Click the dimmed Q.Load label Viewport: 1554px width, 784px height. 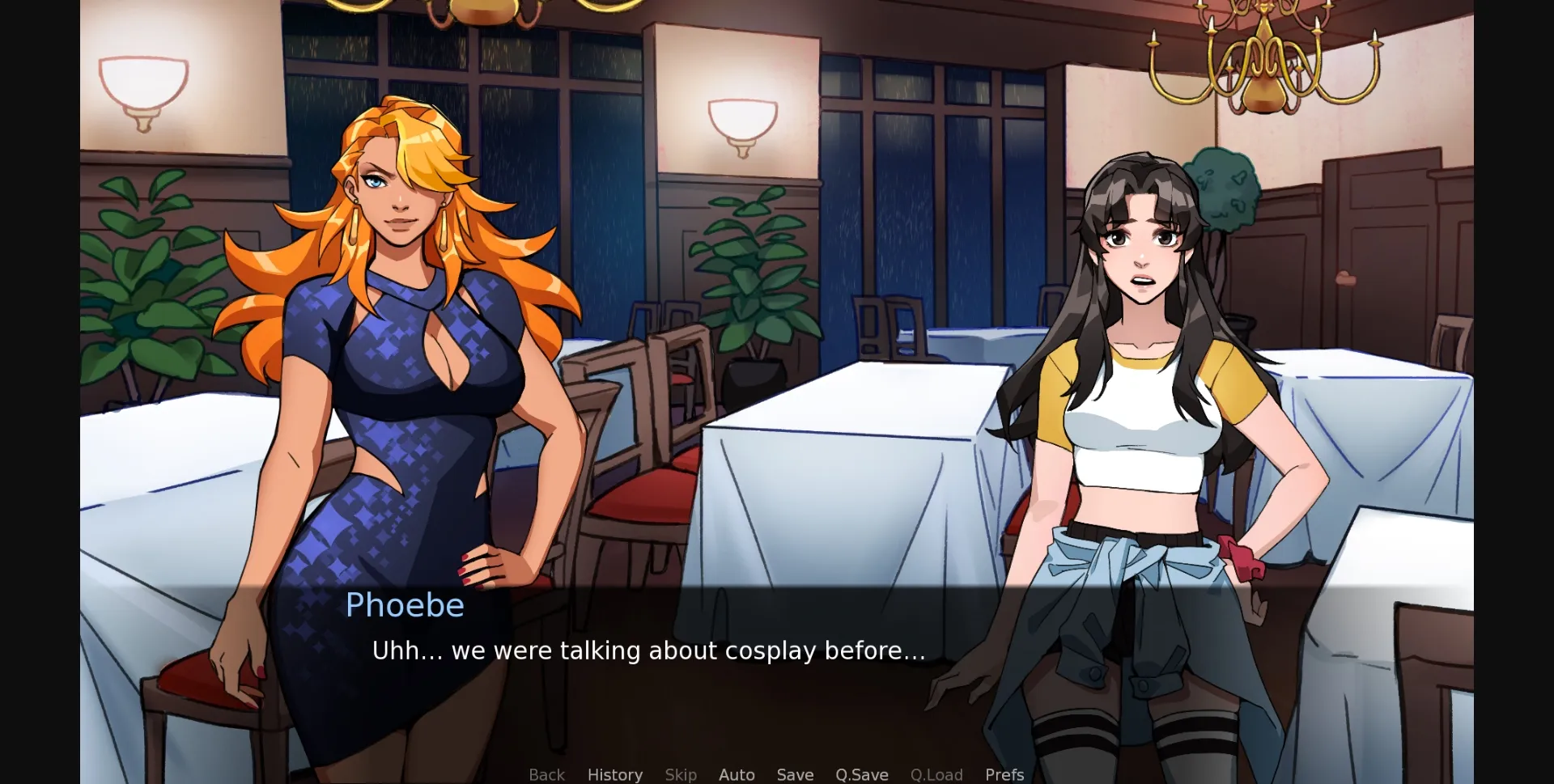936,774
